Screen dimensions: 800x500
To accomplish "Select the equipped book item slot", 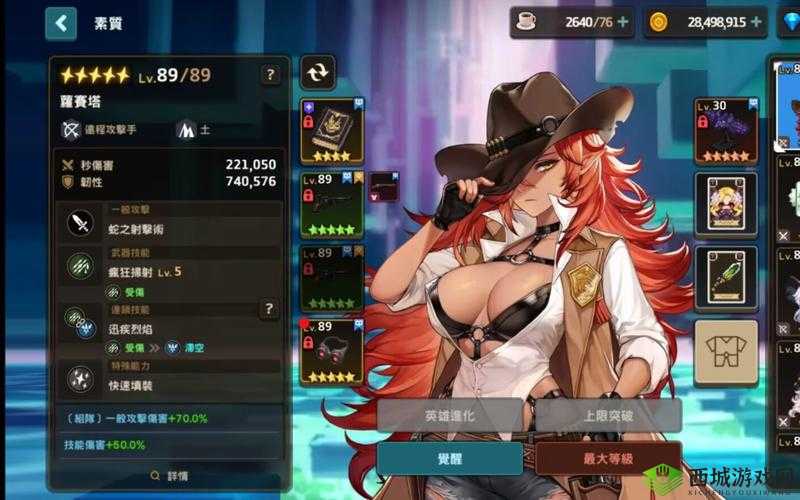I will (x=332, y=131).
